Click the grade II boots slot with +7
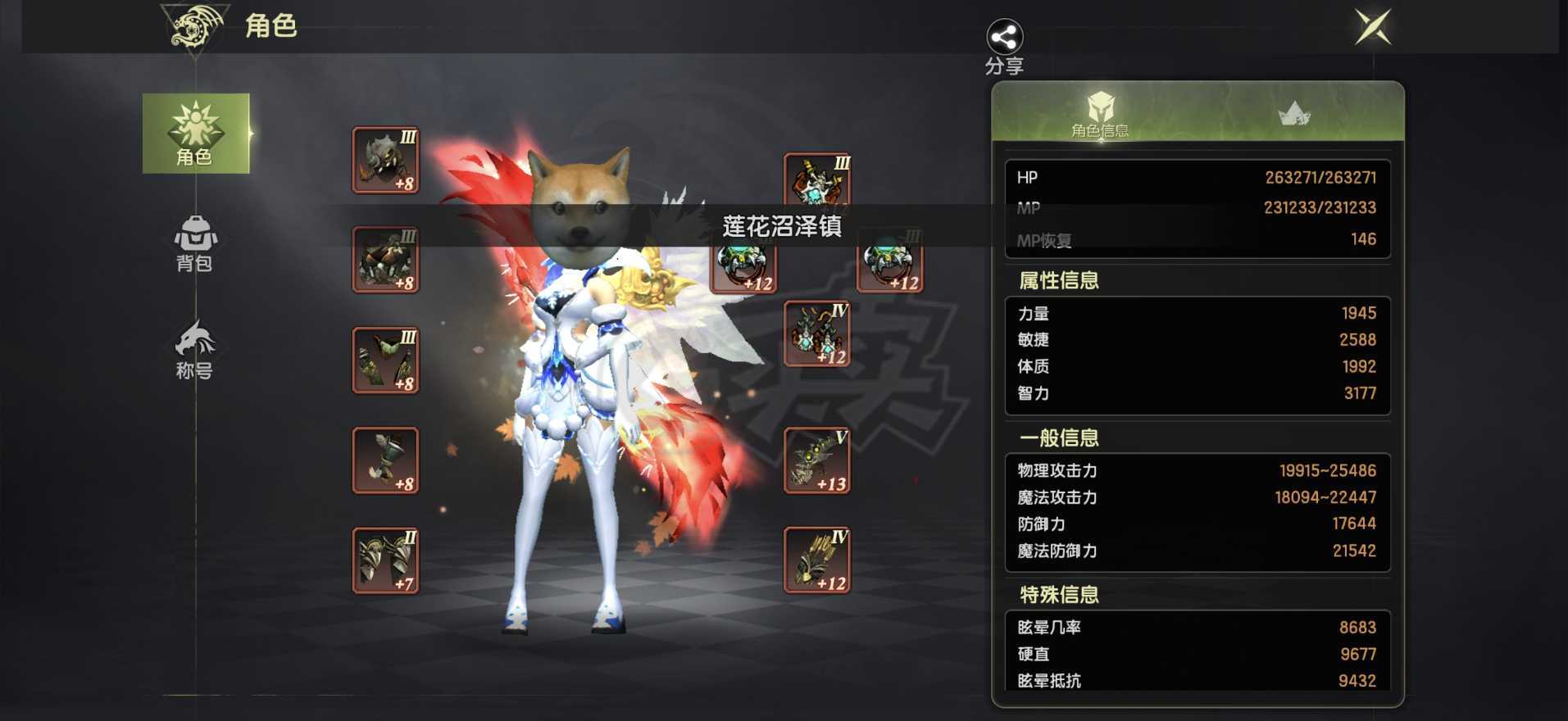 [x=385, y=561]
